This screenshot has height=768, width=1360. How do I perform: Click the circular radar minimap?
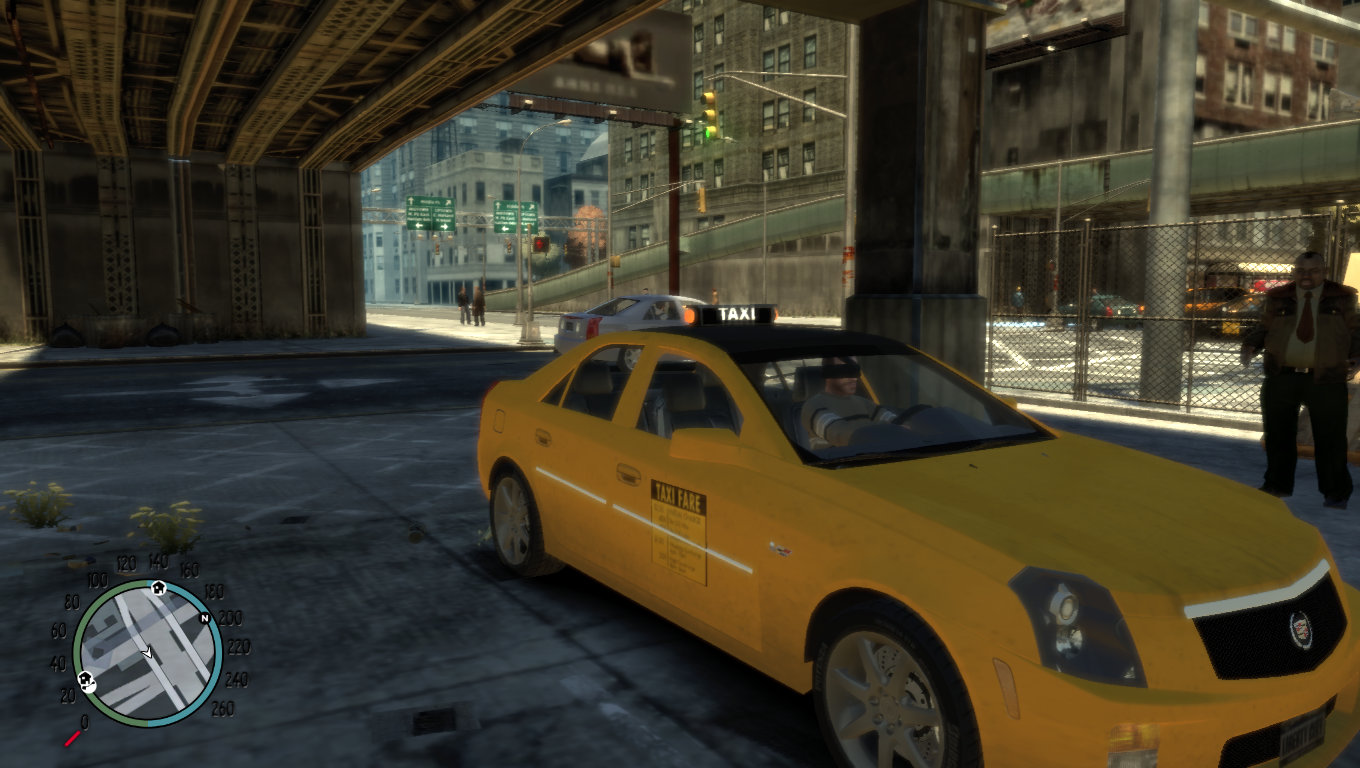(147, 653)
